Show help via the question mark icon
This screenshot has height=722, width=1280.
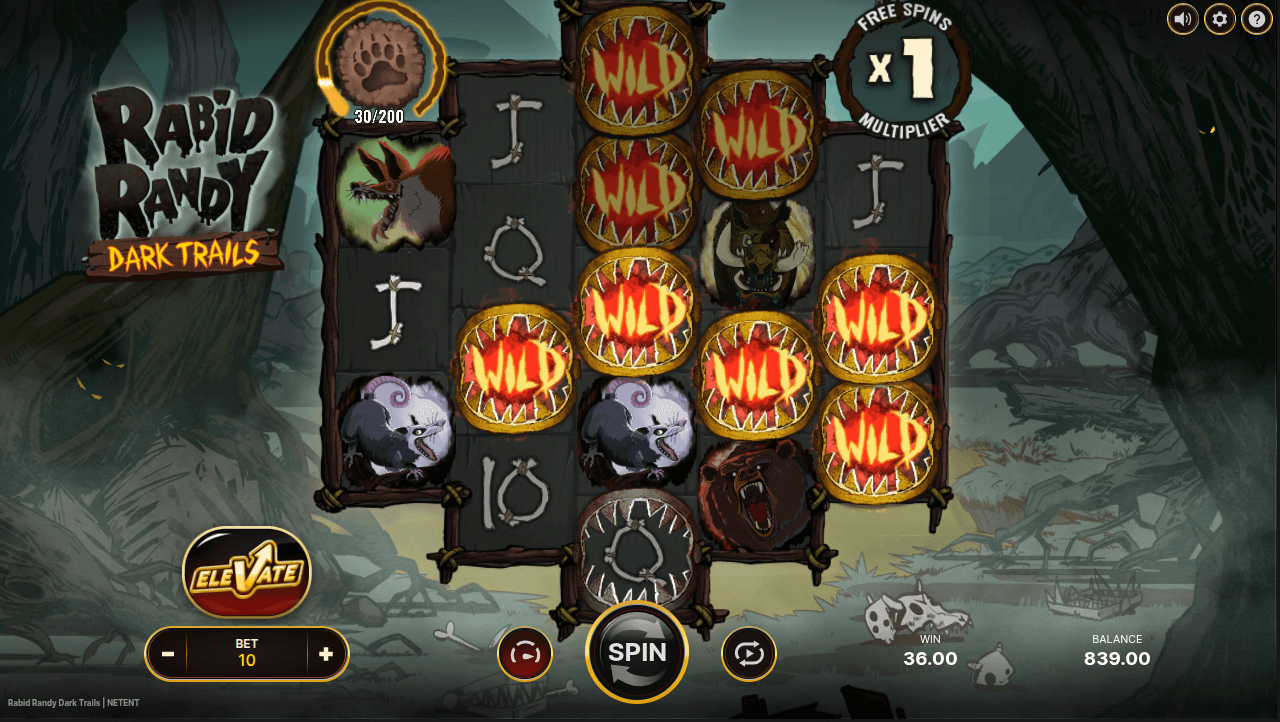1257,18
